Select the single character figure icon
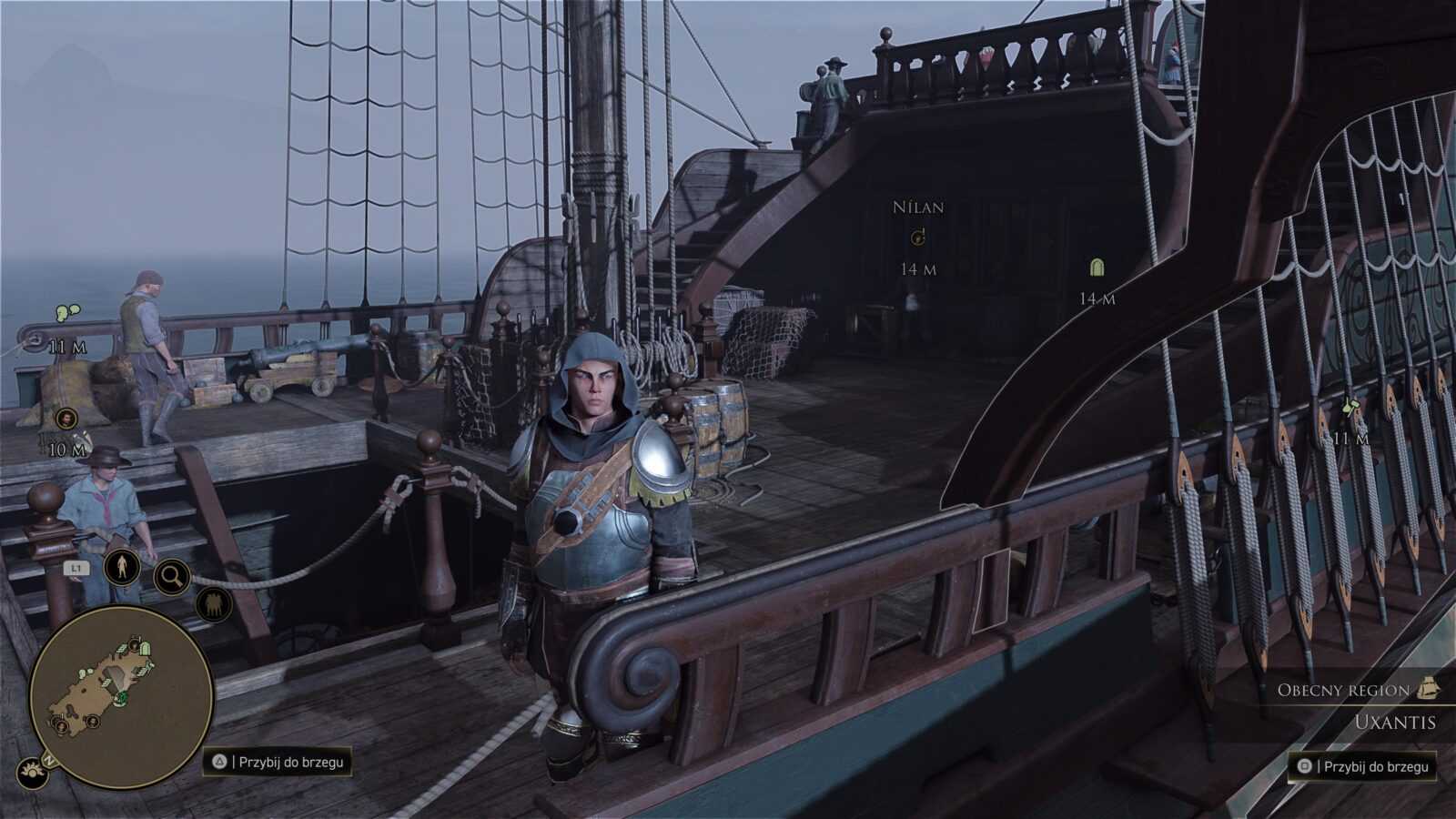 121,567
